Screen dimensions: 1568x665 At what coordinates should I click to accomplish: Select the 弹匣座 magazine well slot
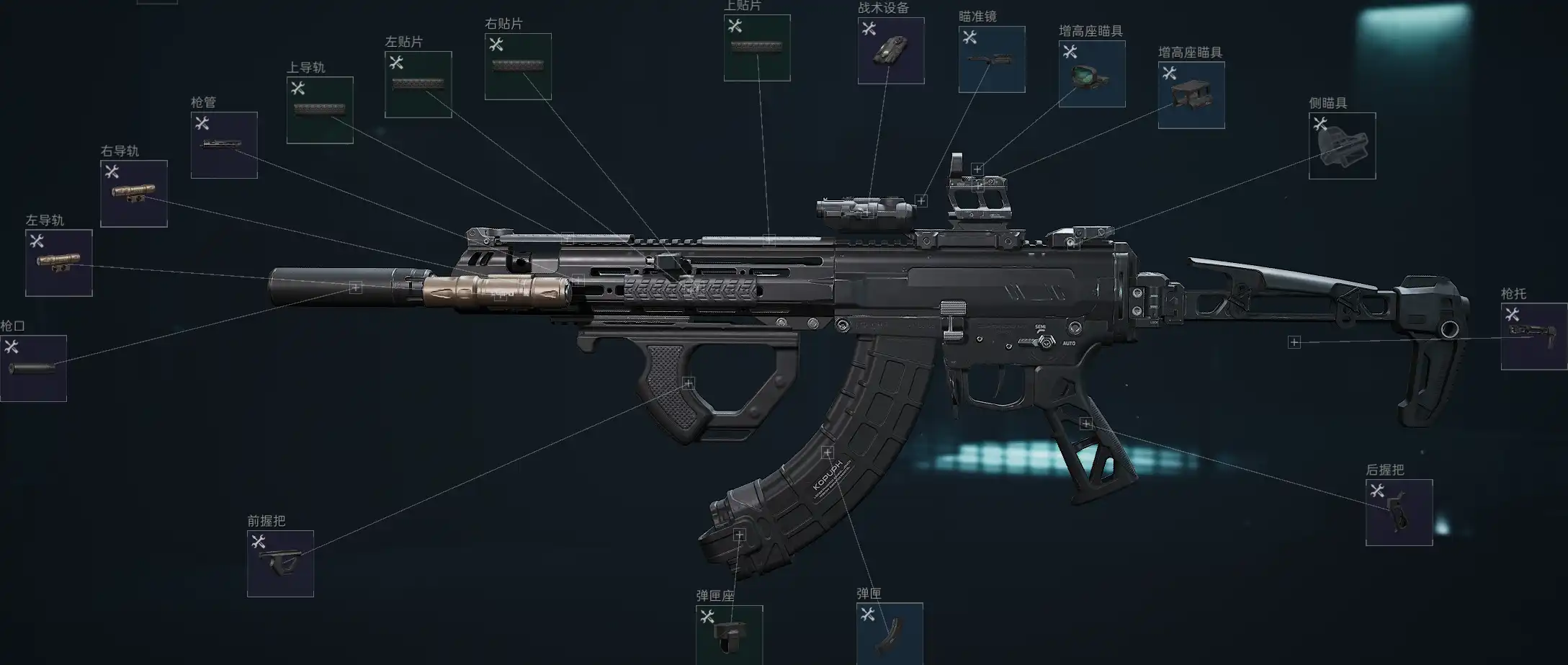[x=729, y=635]
